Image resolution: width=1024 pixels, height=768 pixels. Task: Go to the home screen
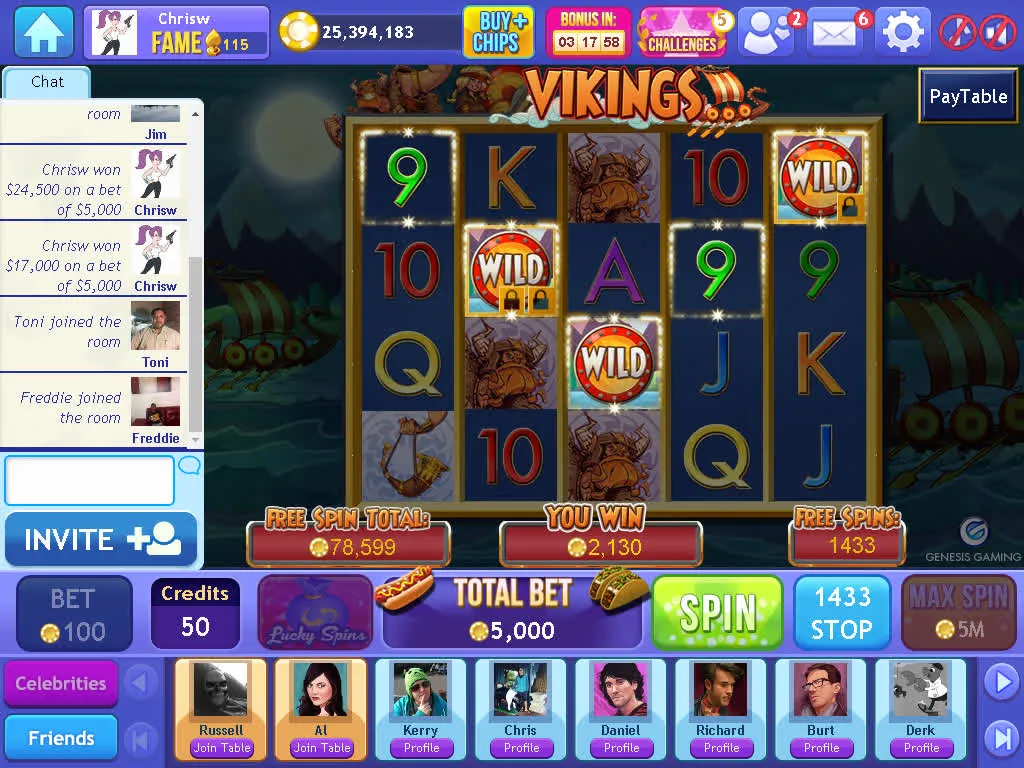pyautogui.click(x=44, y=32)
